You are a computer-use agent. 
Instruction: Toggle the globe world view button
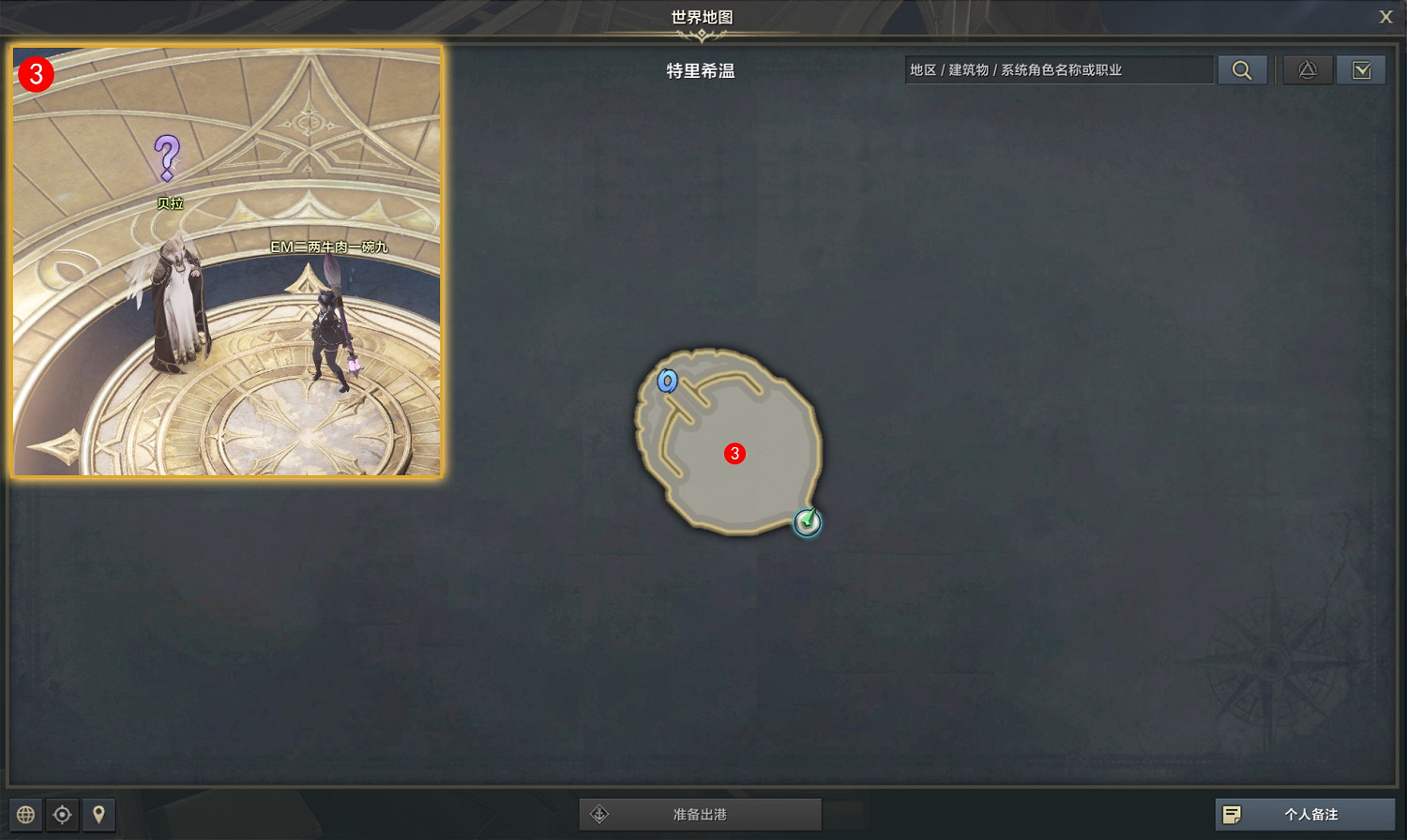click(25, 815)
